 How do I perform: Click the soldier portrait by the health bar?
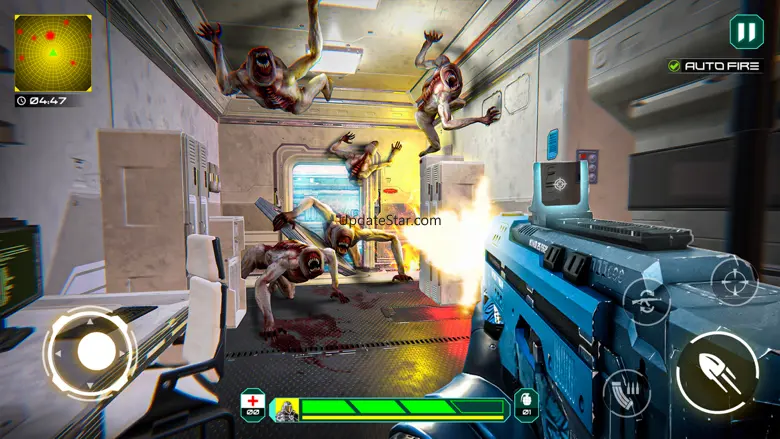(287, 408)
